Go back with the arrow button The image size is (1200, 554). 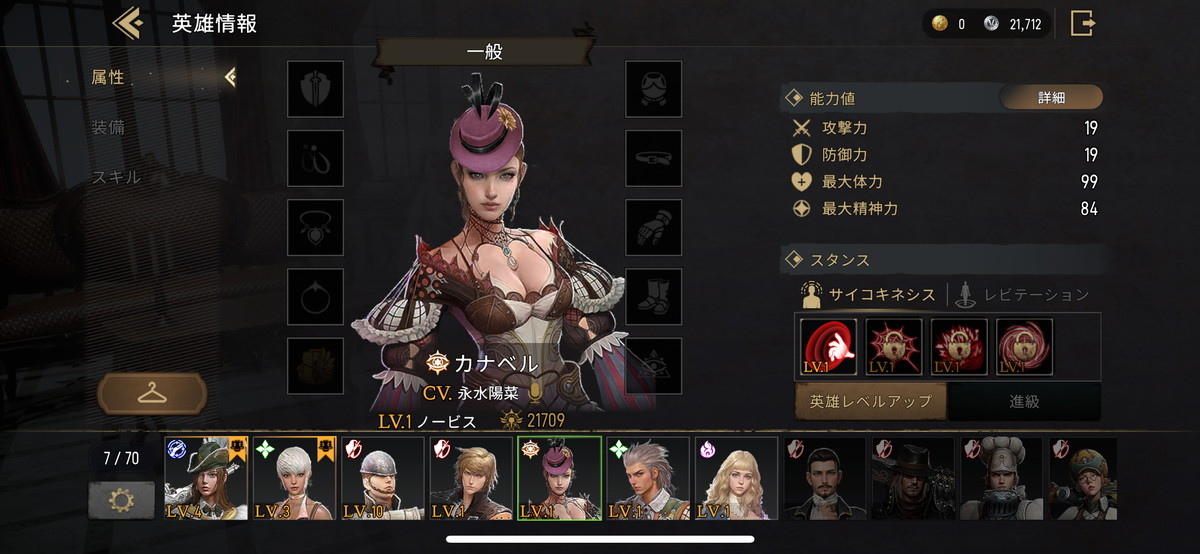point(128,23)
